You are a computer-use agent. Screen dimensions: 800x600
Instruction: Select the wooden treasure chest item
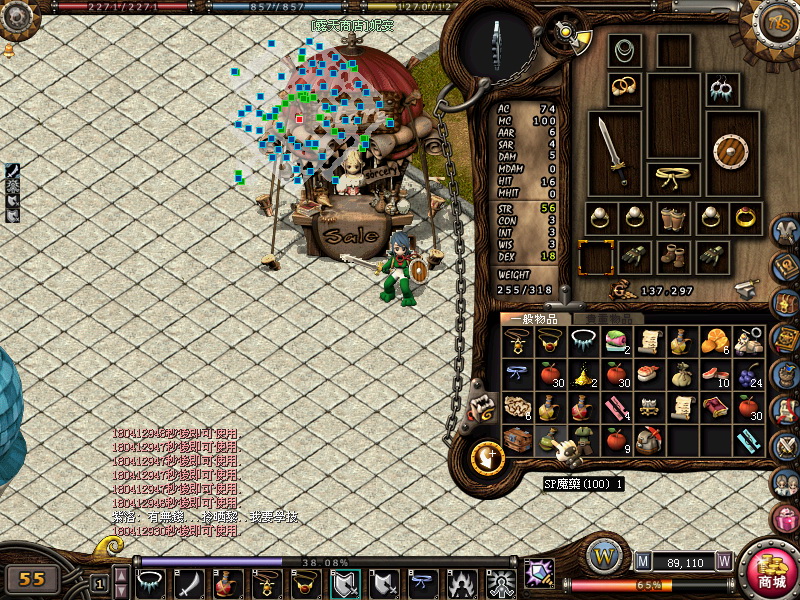[x=517, y=440]
